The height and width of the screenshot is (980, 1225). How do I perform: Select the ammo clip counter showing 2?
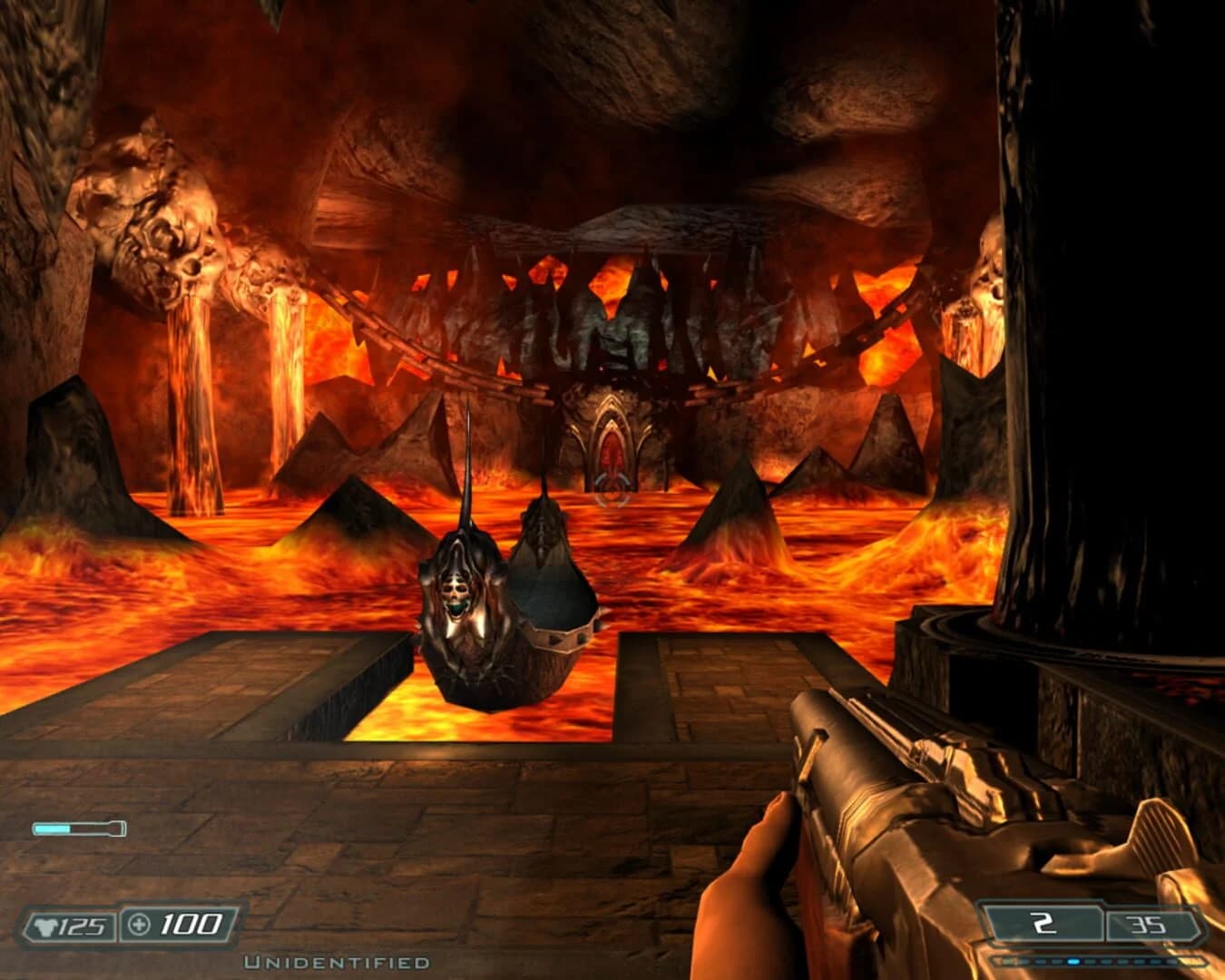tap(1045, 925)
